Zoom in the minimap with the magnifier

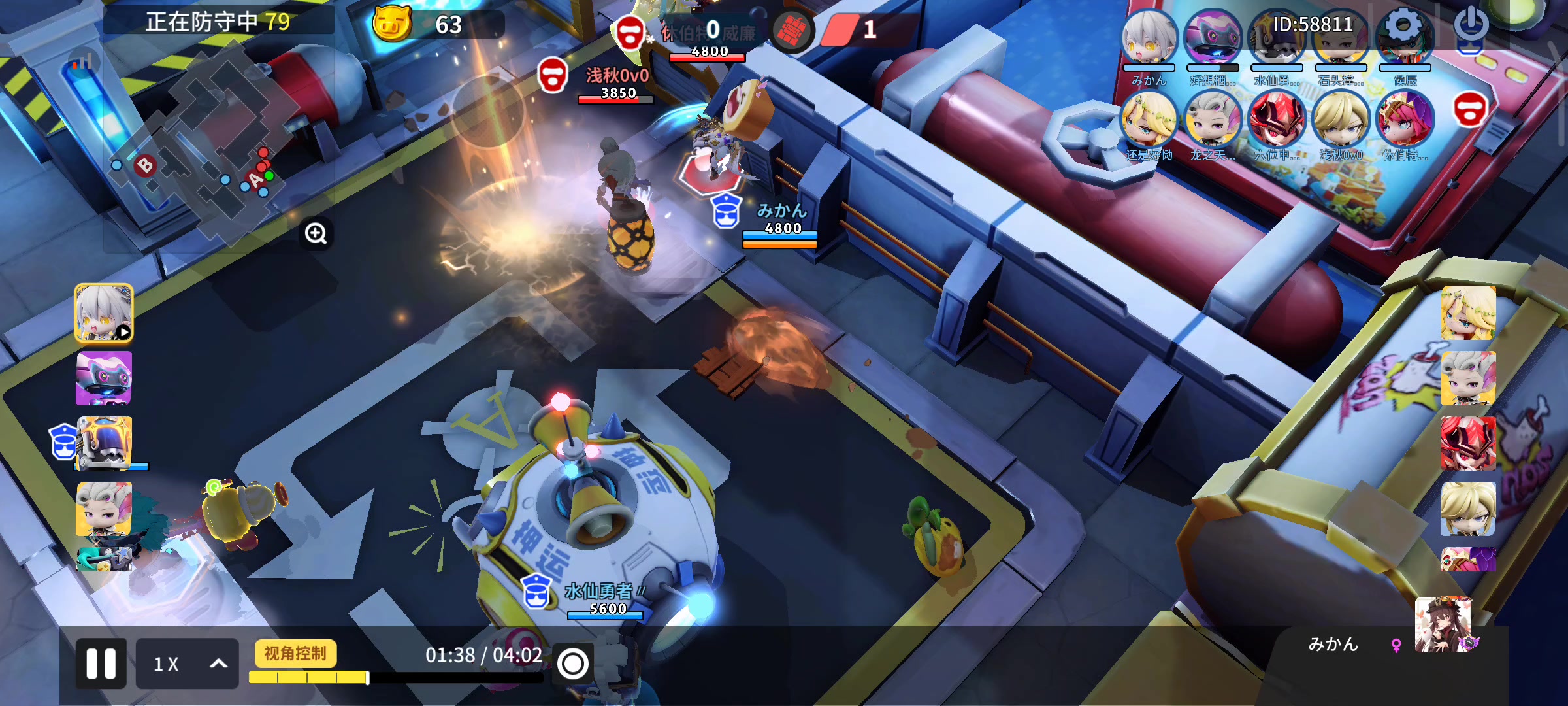pyautogui.click(x=316, y=233)
